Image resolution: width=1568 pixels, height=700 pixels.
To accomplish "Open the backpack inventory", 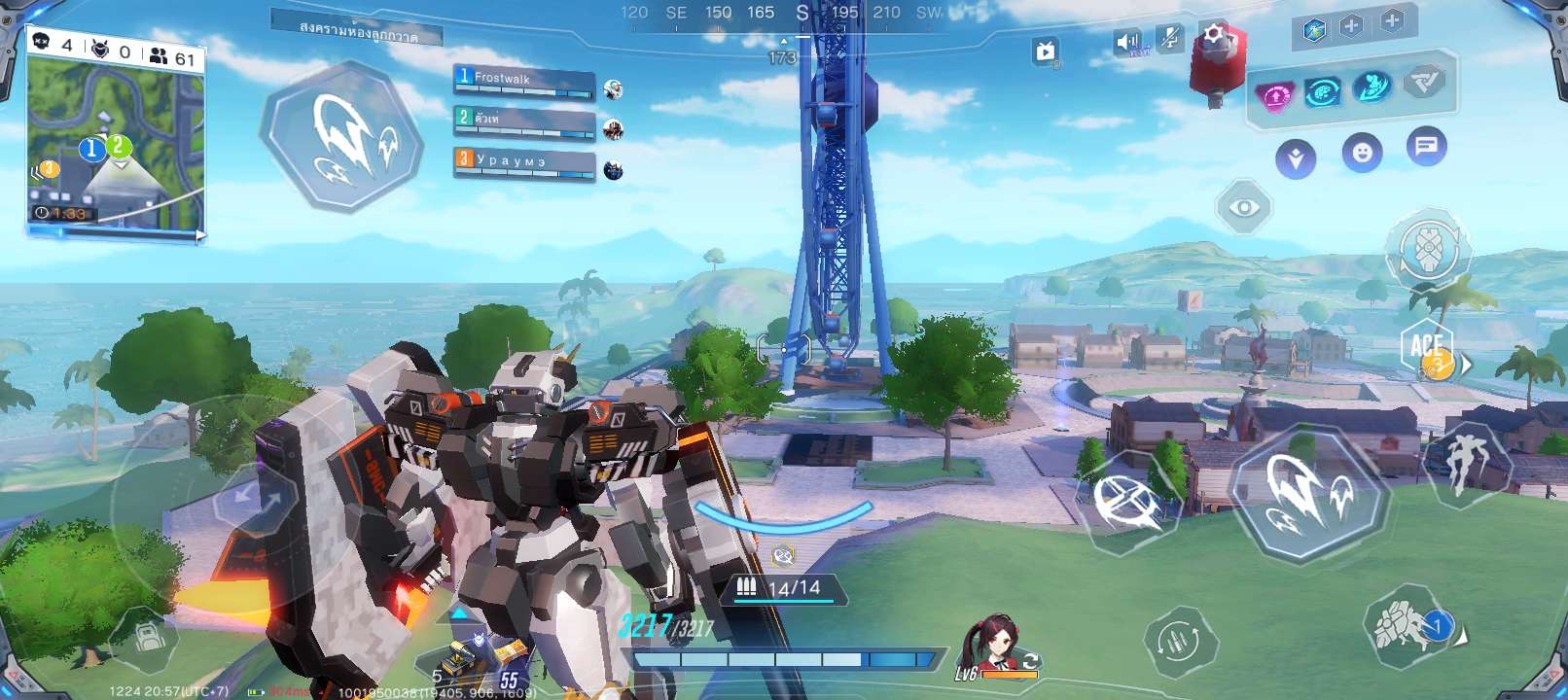I will (148, 638).
